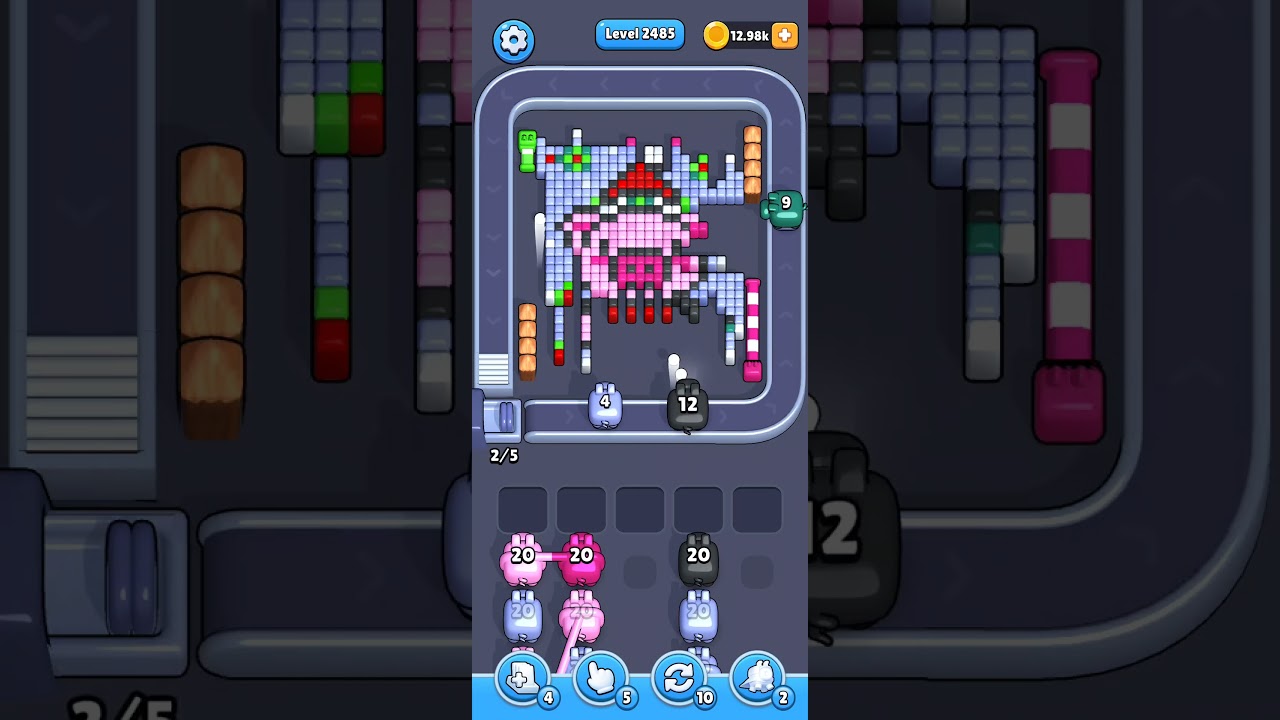1280x720 pixels.
Task: Open the launcher slot marked 2/5
Action: 504,425
